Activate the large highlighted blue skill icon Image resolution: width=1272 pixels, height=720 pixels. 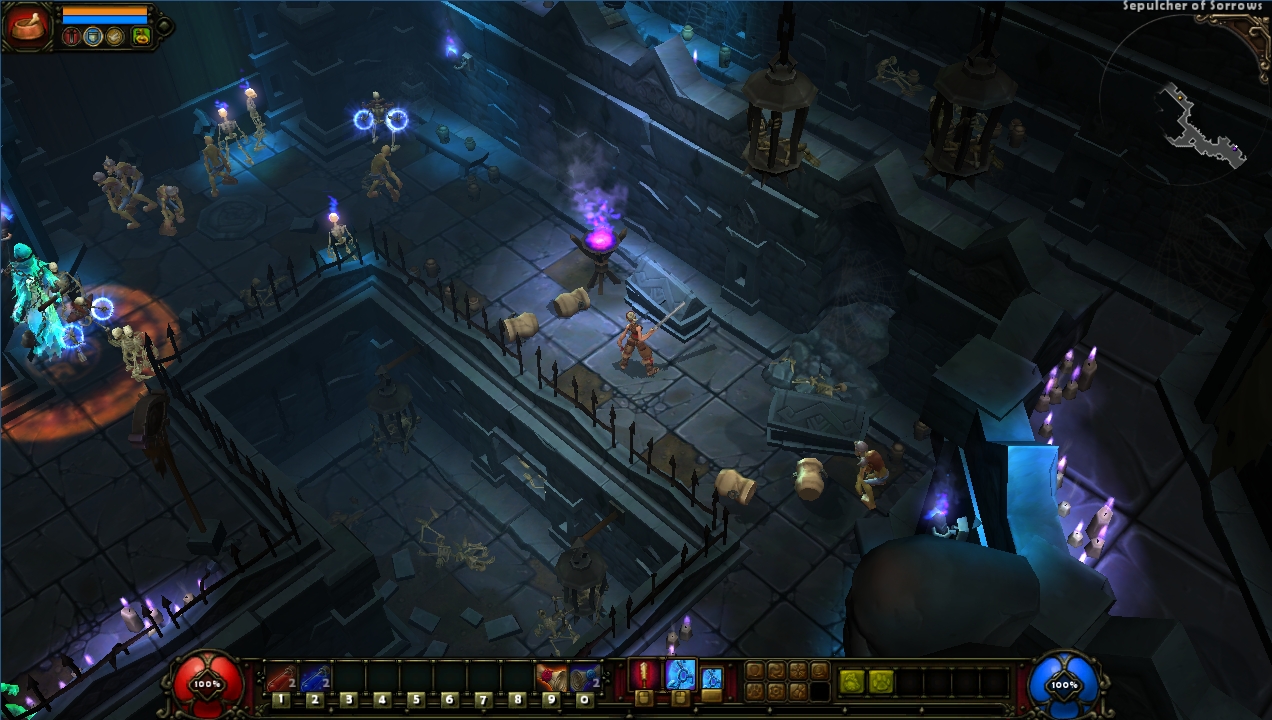pyautogui.click(x=680, y=674)
